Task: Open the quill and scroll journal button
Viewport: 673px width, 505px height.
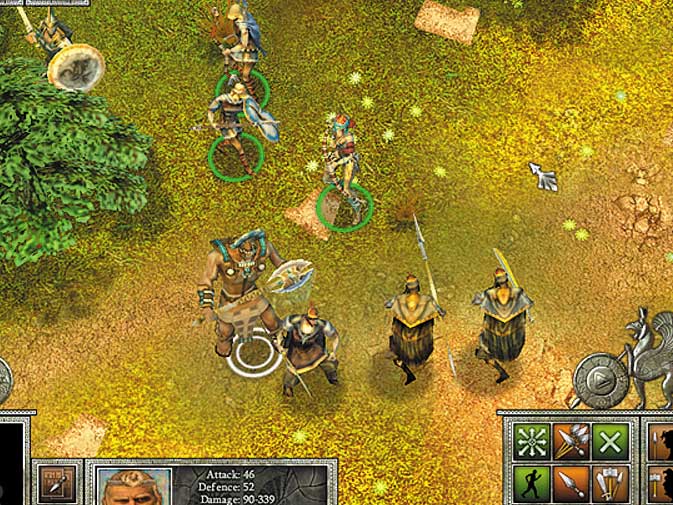Action: [x=56, y=484]
